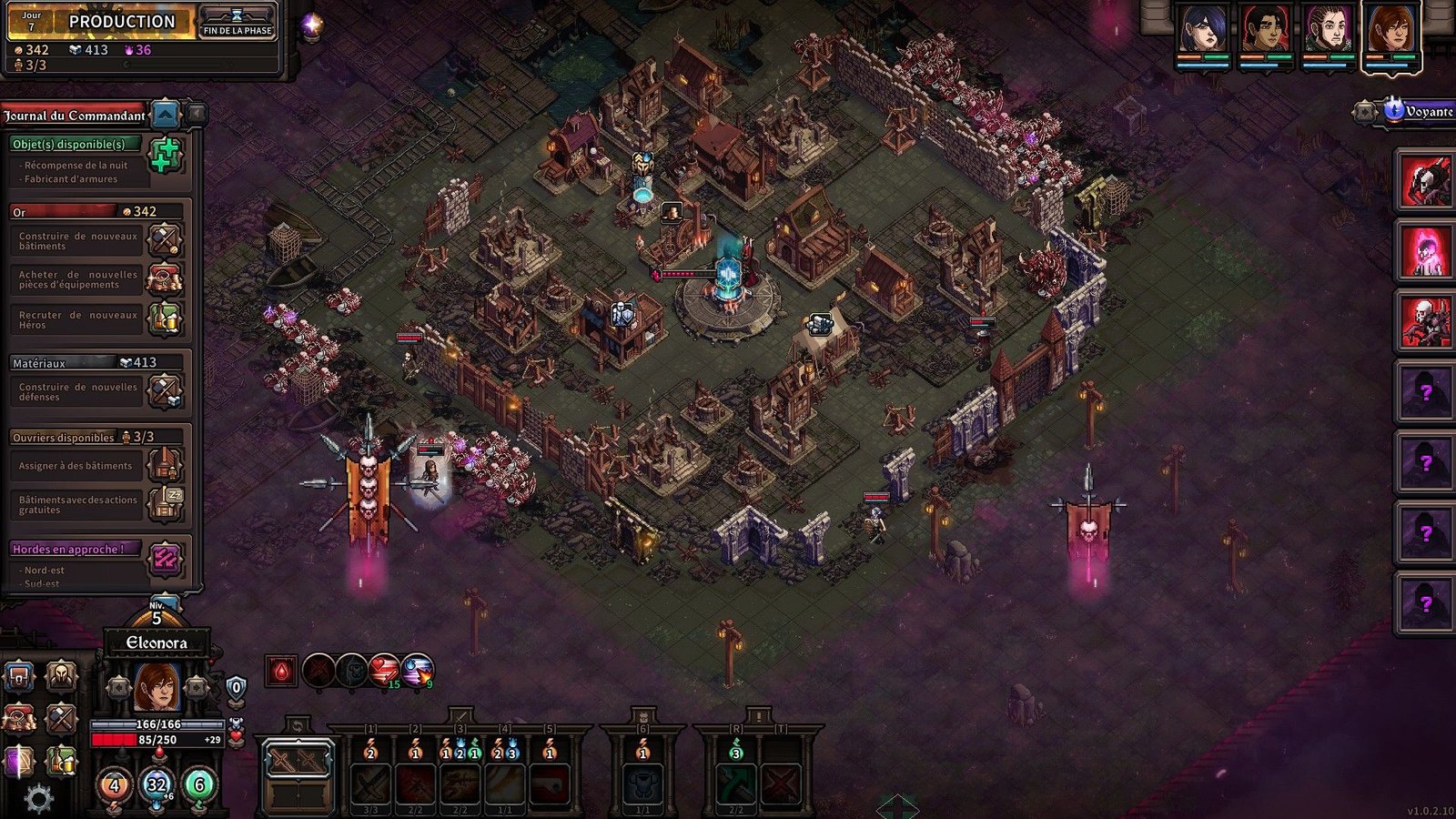Open Recruter de nouveaux Héros
Viewport: 1456px width, 819px height.
[x=165, y=318]
